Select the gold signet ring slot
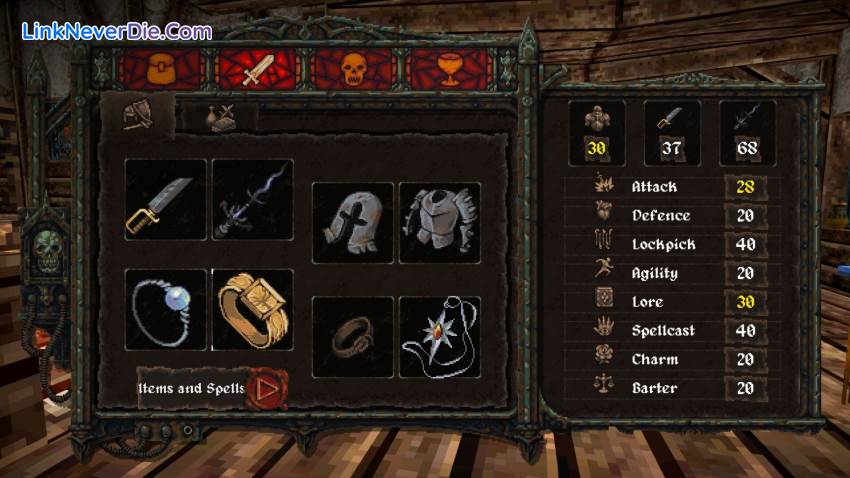Screen dimensions: 850x478 [253, 309]
